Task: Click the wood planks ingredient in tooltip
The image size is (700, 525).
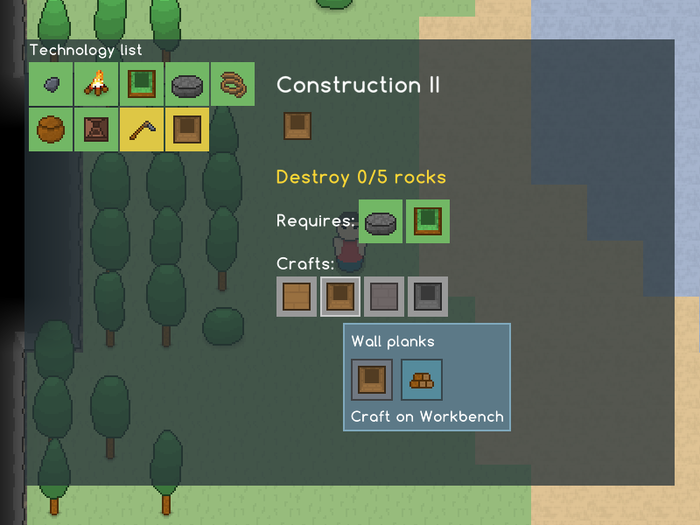Action: pyautogui.click(x=421, y=380)
